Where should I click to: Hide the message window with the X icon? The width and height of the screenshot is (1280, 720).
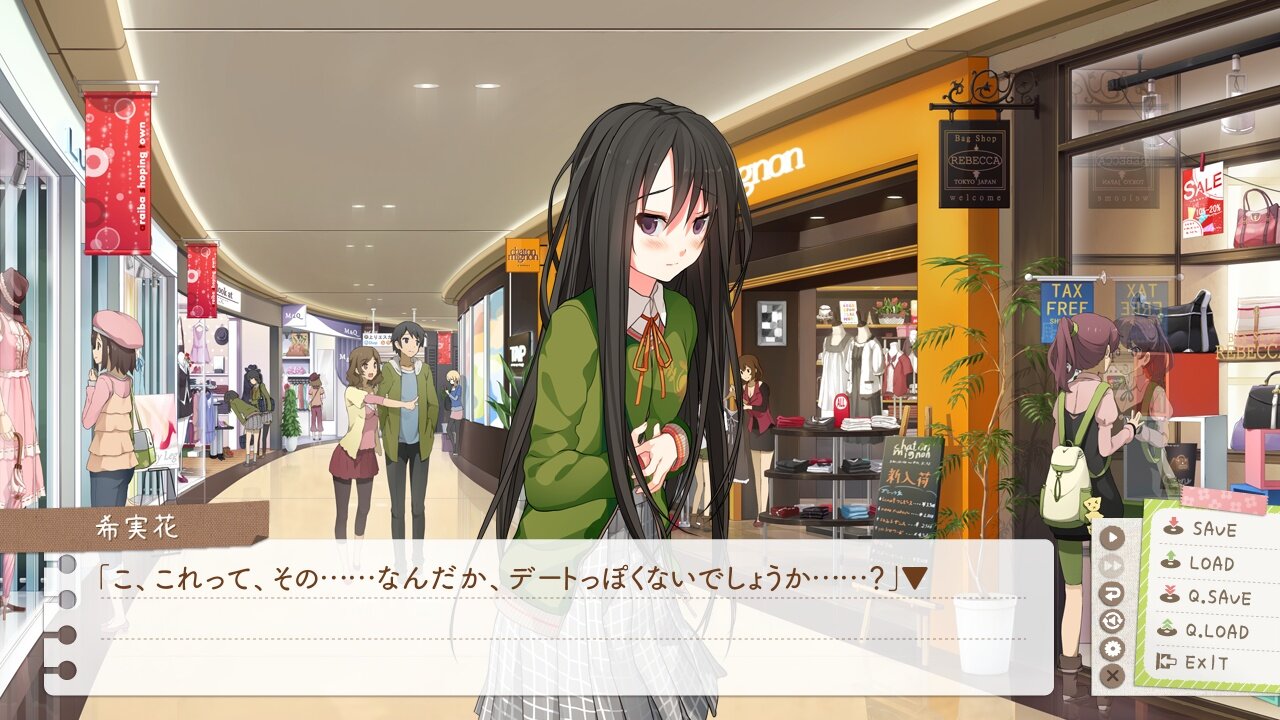(x=1112, y=675)
